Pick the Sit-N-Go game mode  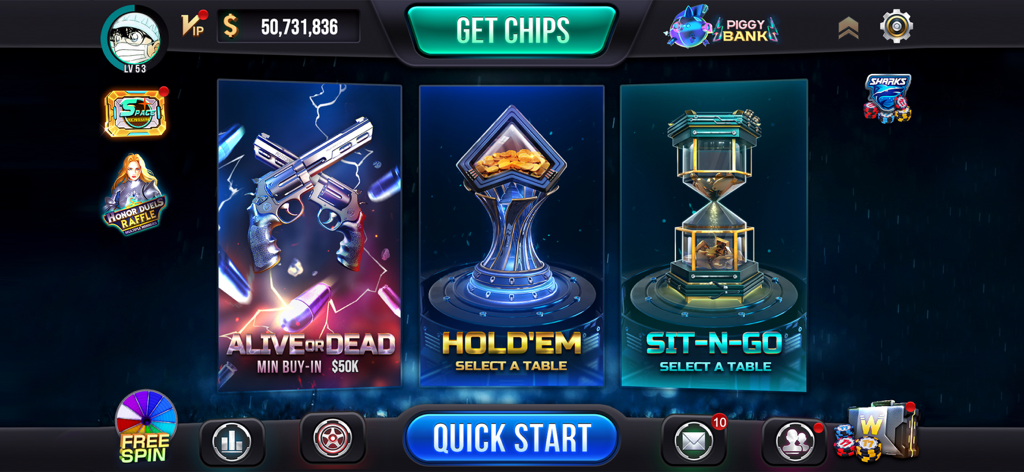click(713, 235)
